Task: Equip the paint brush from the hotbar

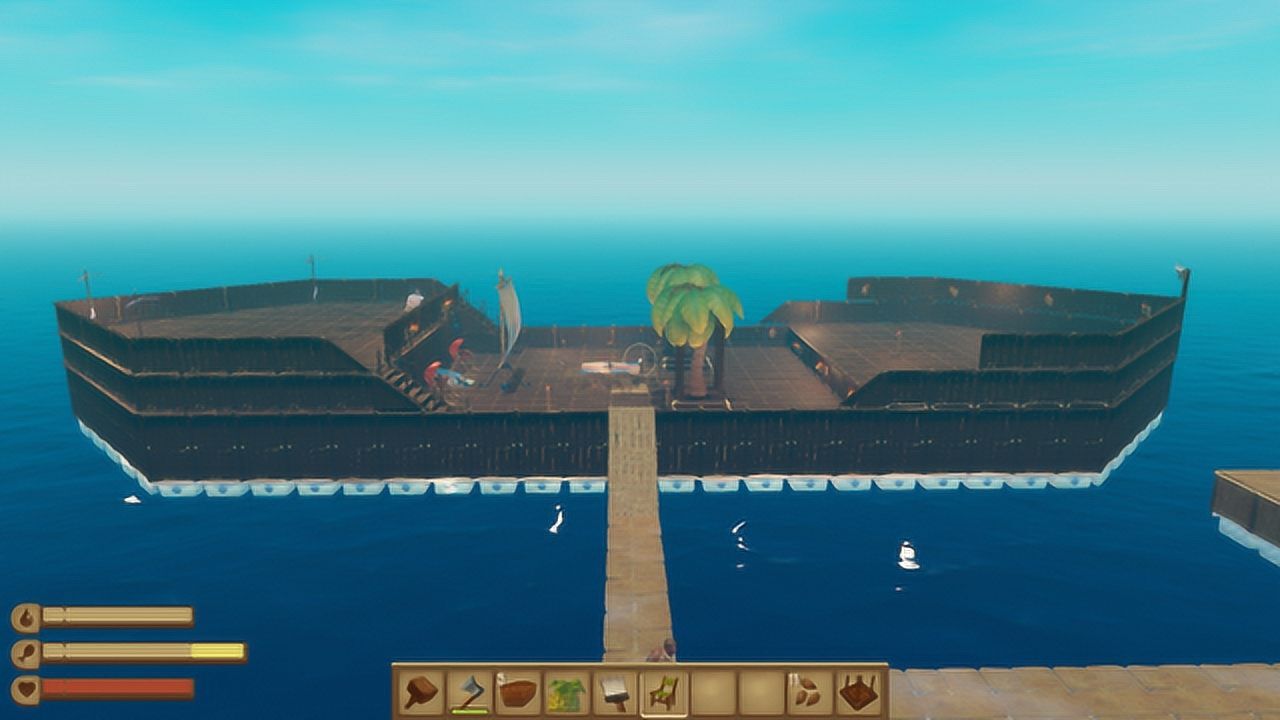Action: point(615,692)
